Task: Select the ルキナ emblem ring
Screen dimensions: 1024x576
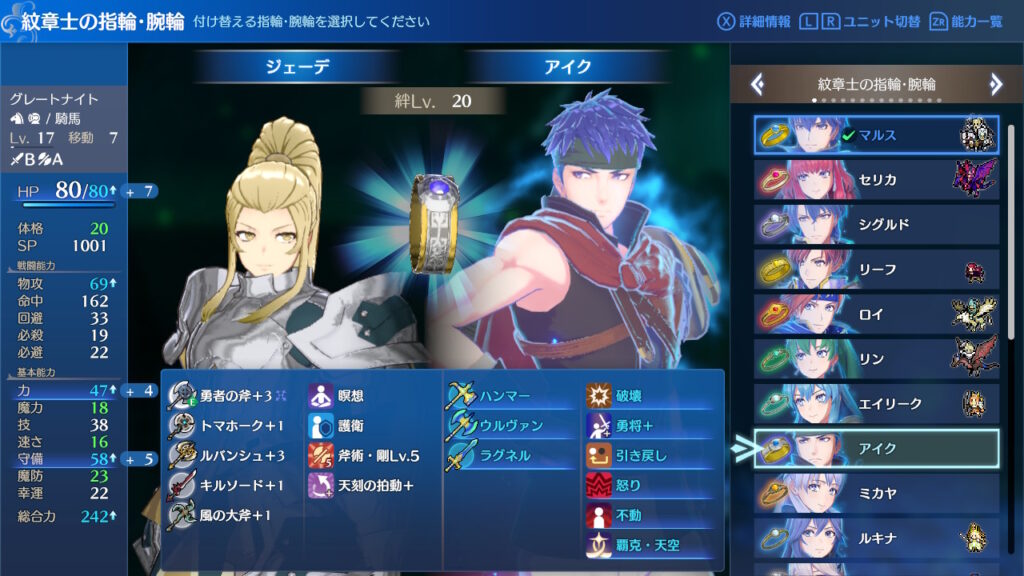Action: (876, 538)
